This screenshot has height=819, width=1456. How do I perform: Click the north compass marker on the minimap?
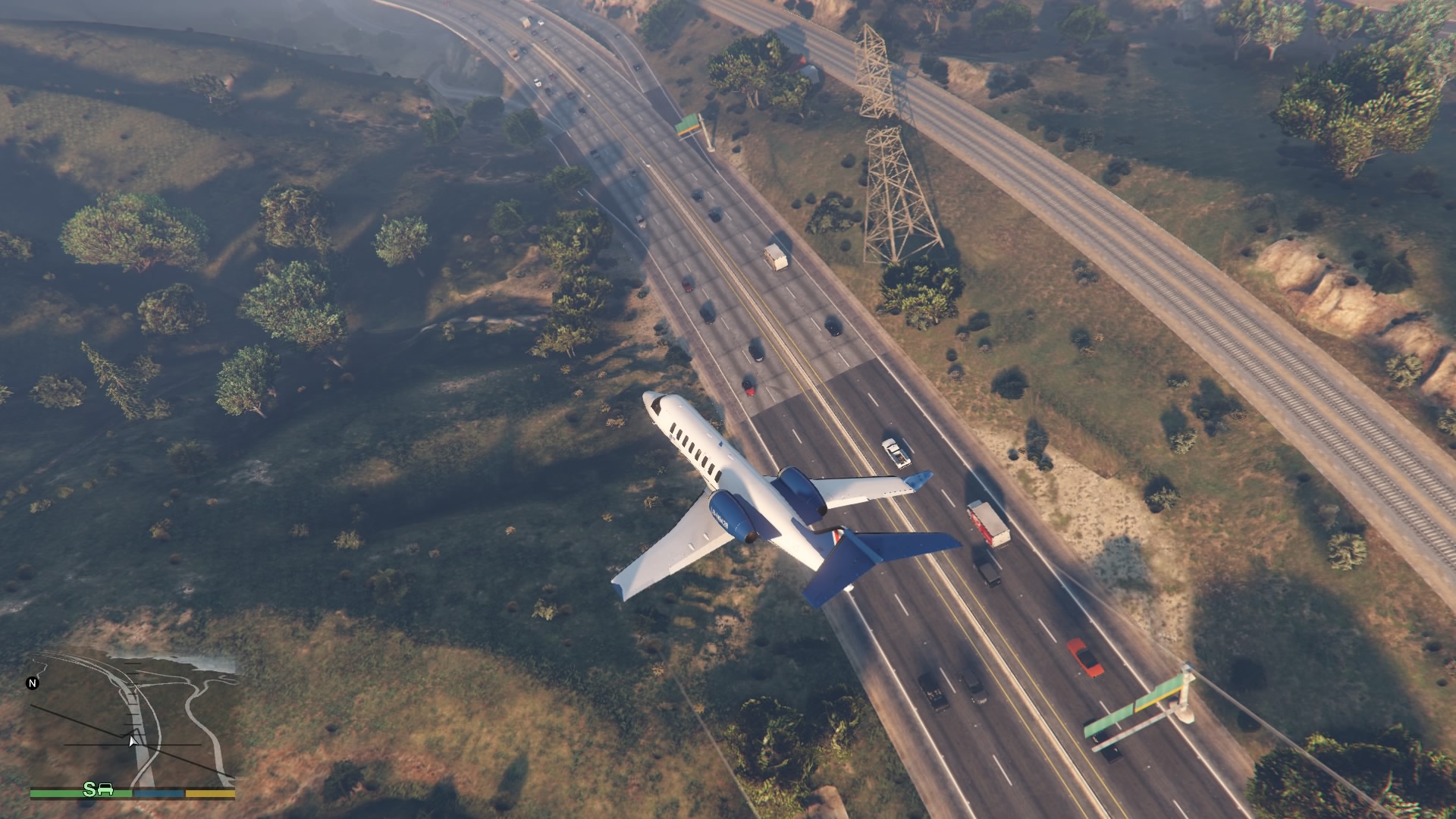33,683
